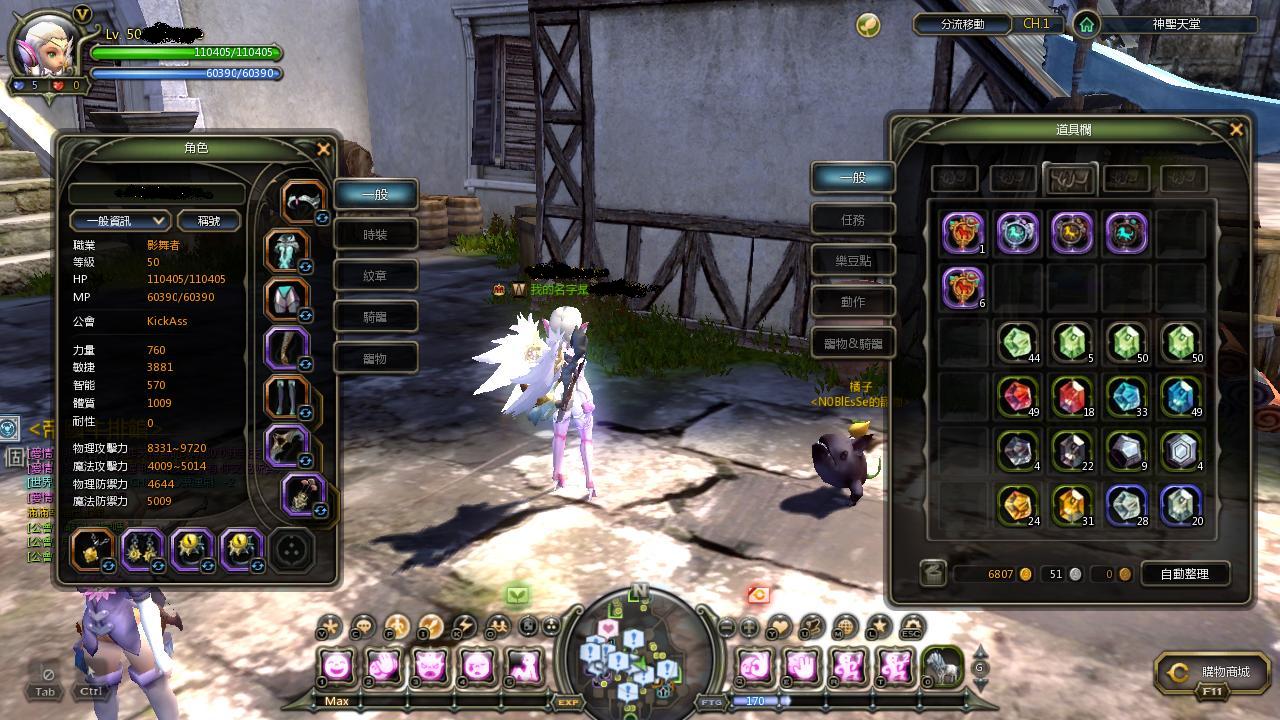This screenshot has width=1280, height=720.
Task: Open the 寵物&騎寵 inventory tab
Action: click(853, 343)
